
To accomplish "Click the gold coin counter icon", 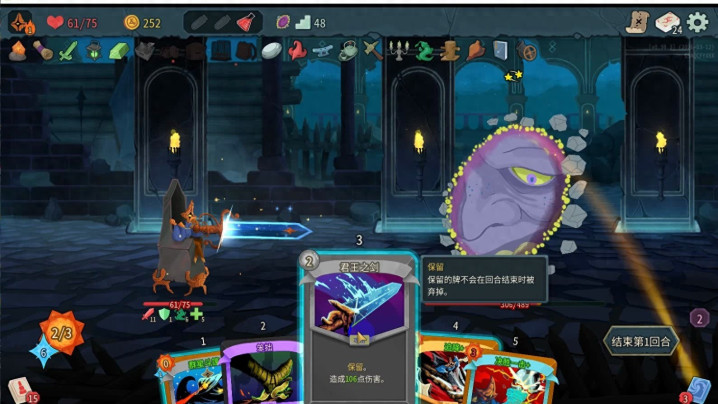I will pyautogui.click(x=132, y=22).
